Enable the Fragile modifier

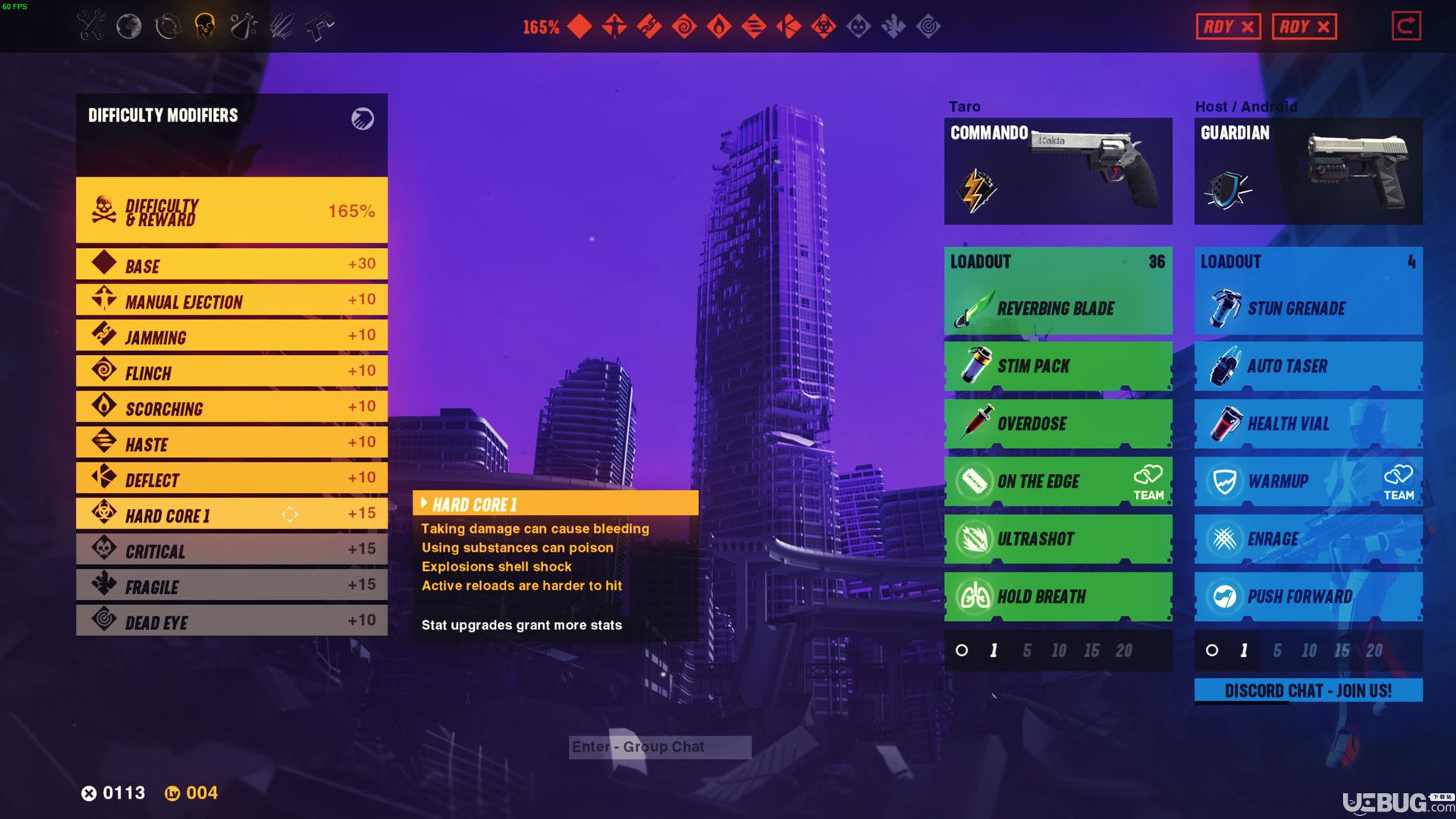click(231, 585)
